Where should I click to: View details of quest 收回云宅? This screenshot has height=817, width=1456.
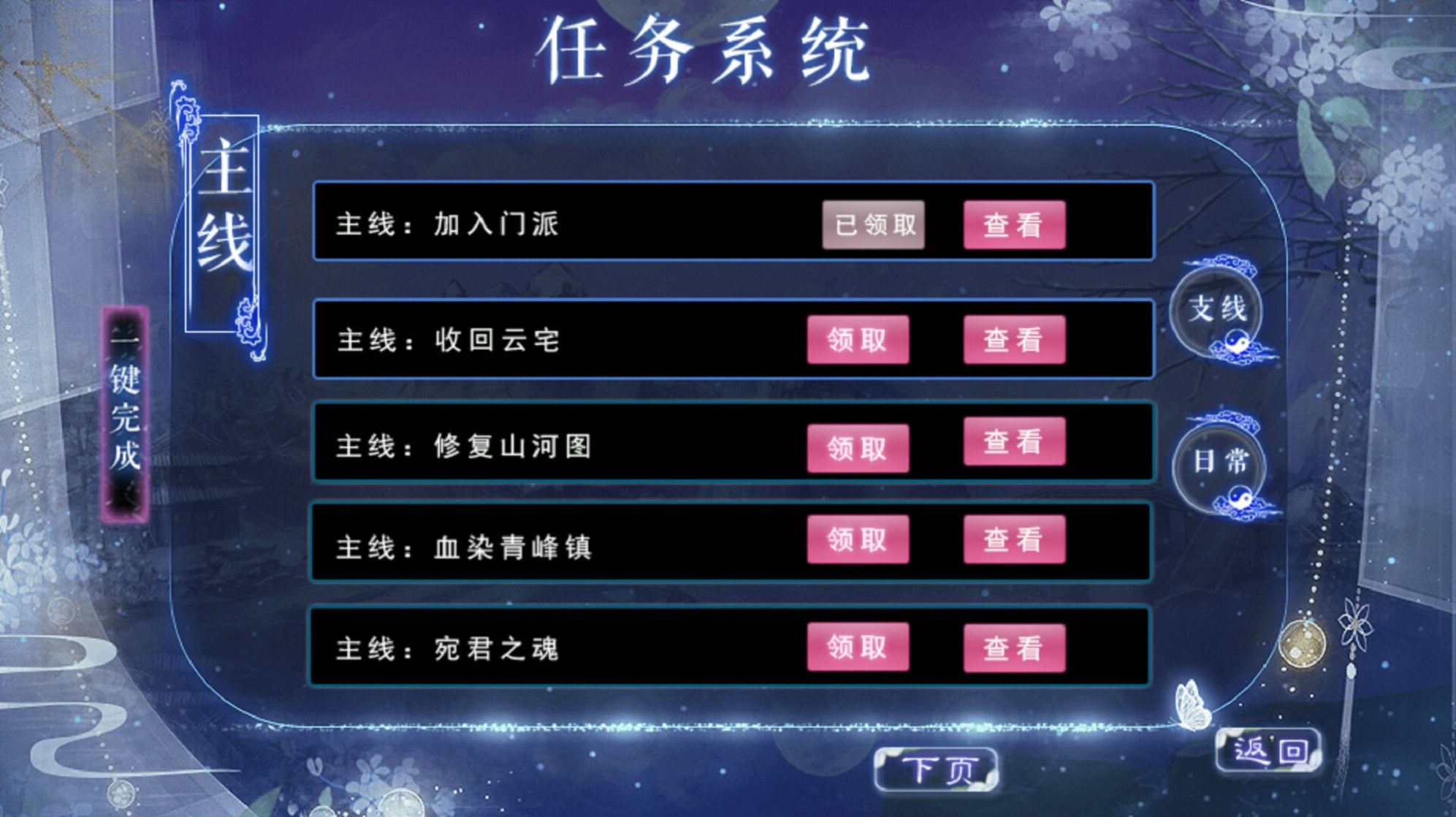1014,337
